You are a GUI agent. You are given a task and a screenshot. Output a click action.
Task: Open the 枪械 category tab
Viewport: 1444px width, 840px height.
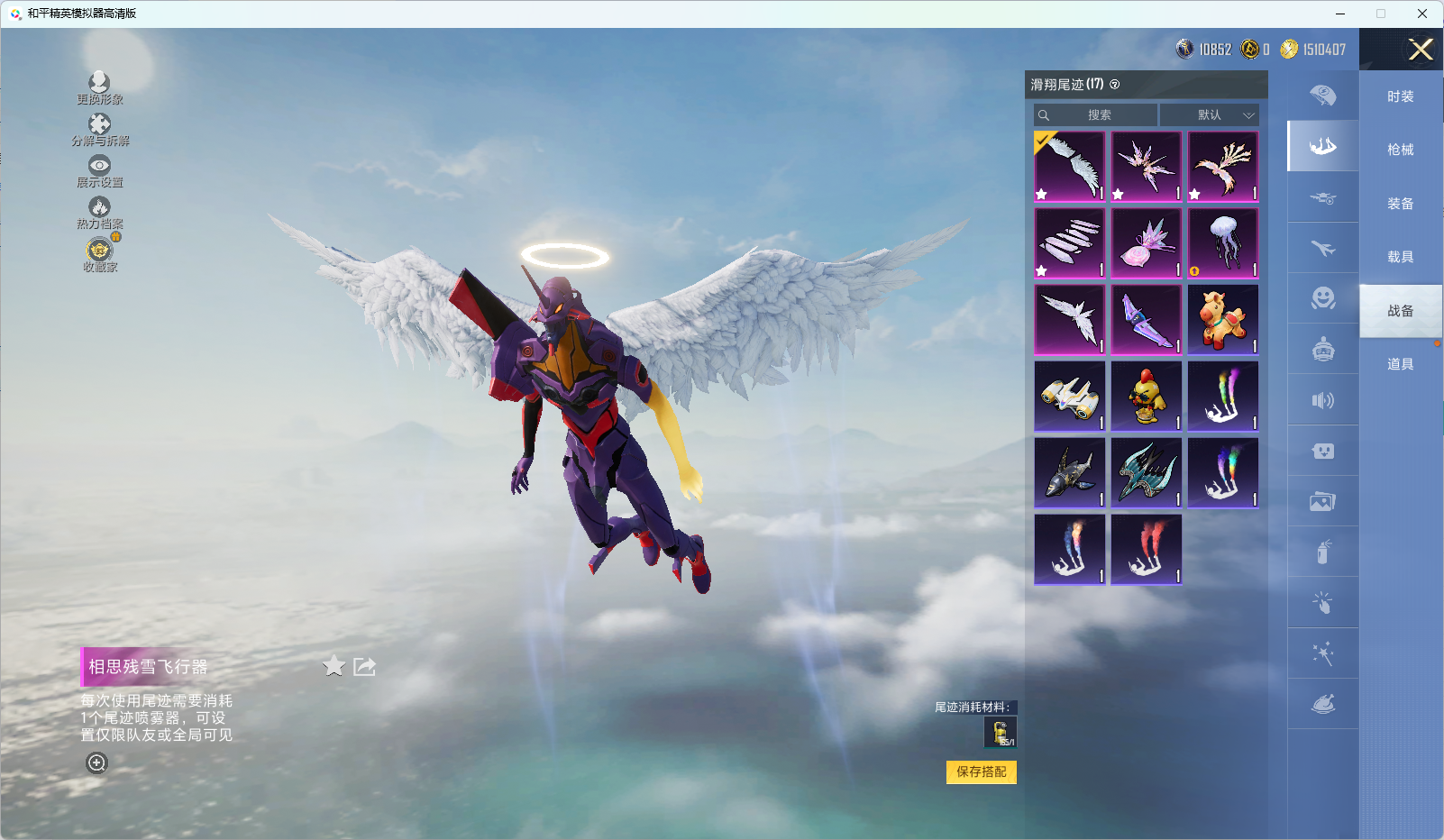(1400, 150)
